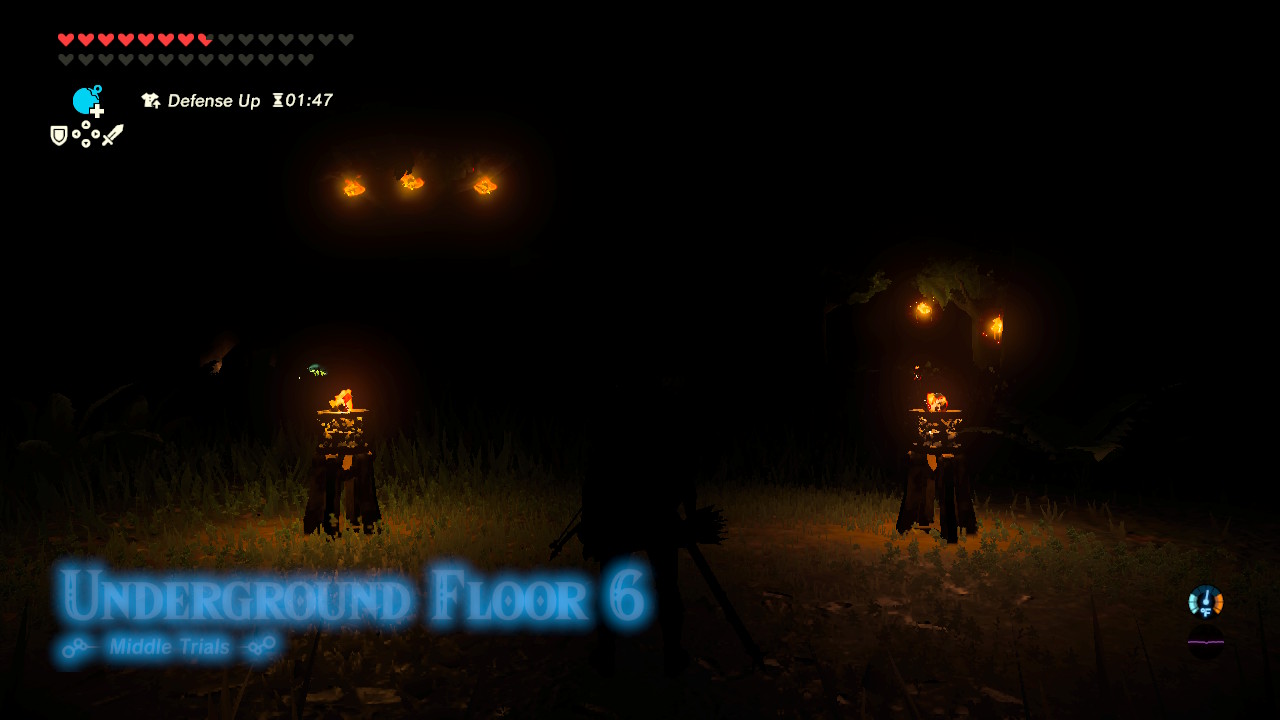The height and width of the screenshot is (720, 1280).
Task: Click the purple noise meter below the gauge
Action: pos(1206,642)
